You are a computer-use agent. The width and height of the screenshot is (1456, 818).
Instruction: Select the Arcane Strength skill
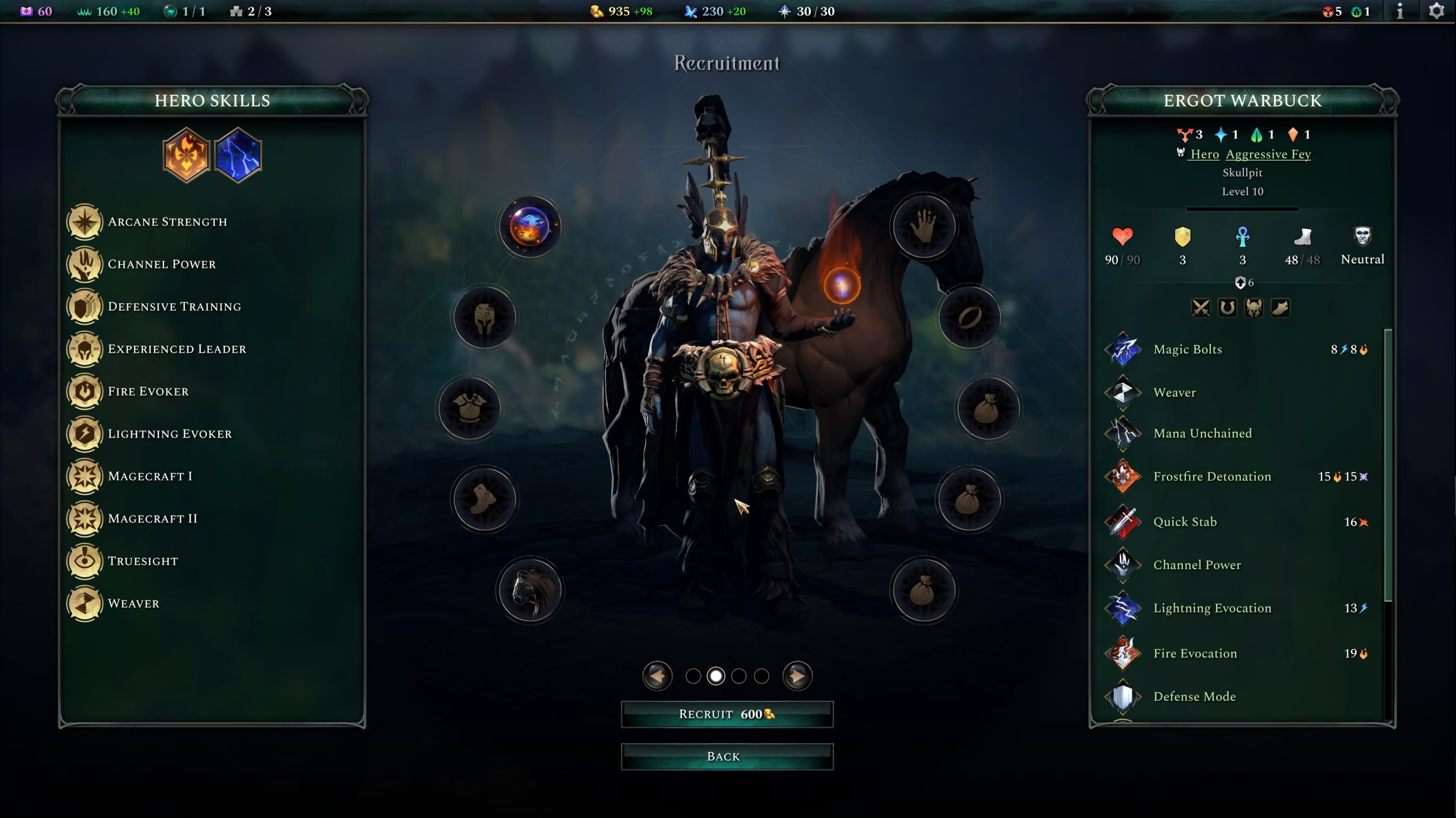point(167,222)
